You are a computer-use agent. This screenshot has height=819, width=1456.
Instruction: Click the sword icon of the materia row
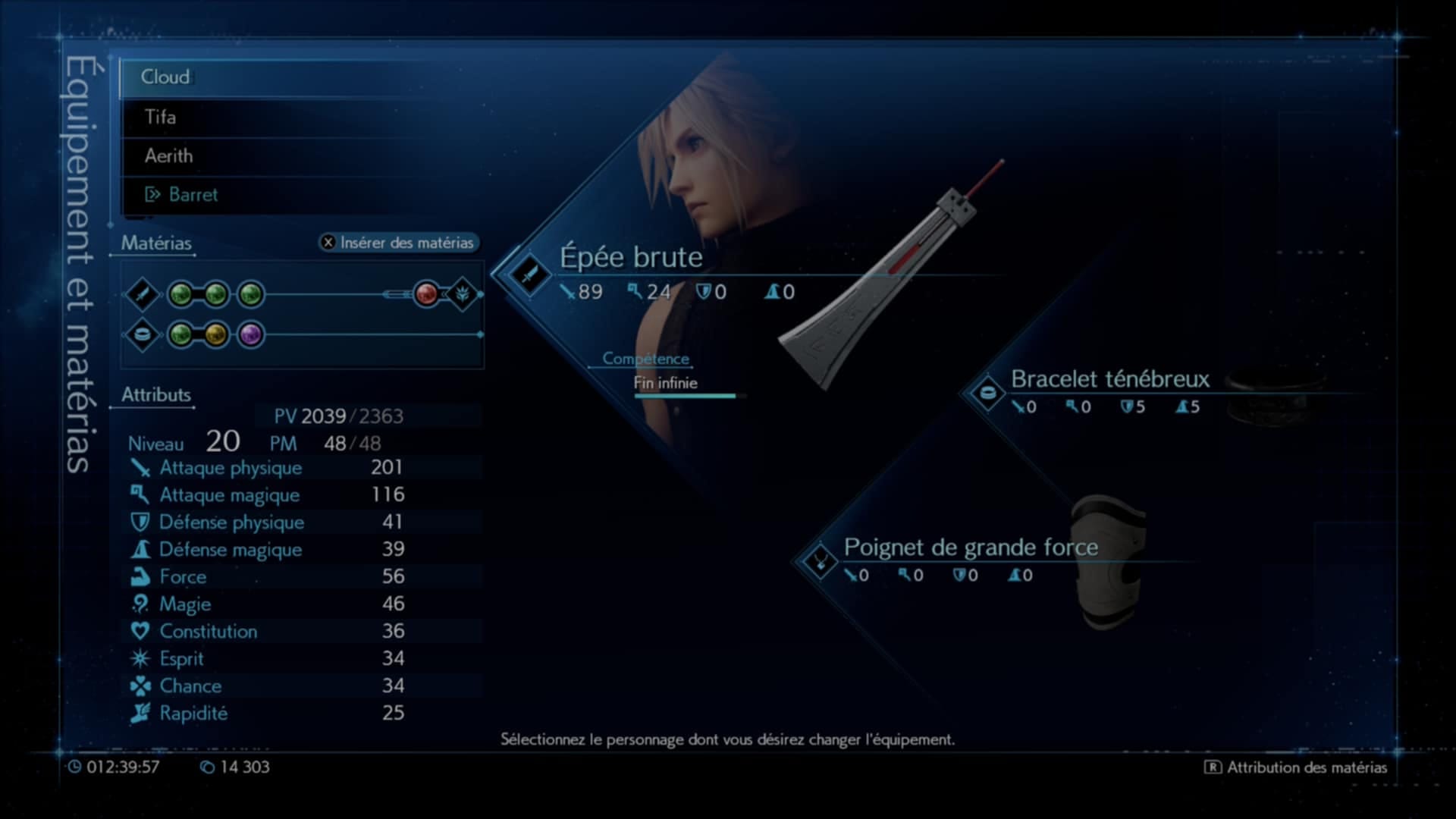pos(142,294)
